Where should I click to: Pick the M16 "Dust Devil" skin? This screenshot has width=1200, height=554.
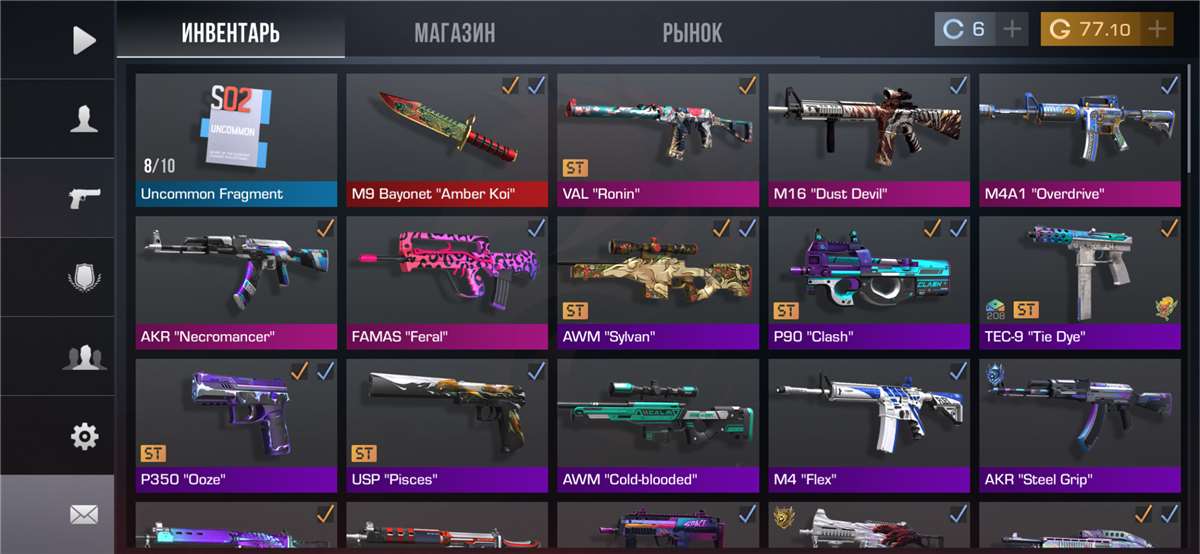coord(869,140)
